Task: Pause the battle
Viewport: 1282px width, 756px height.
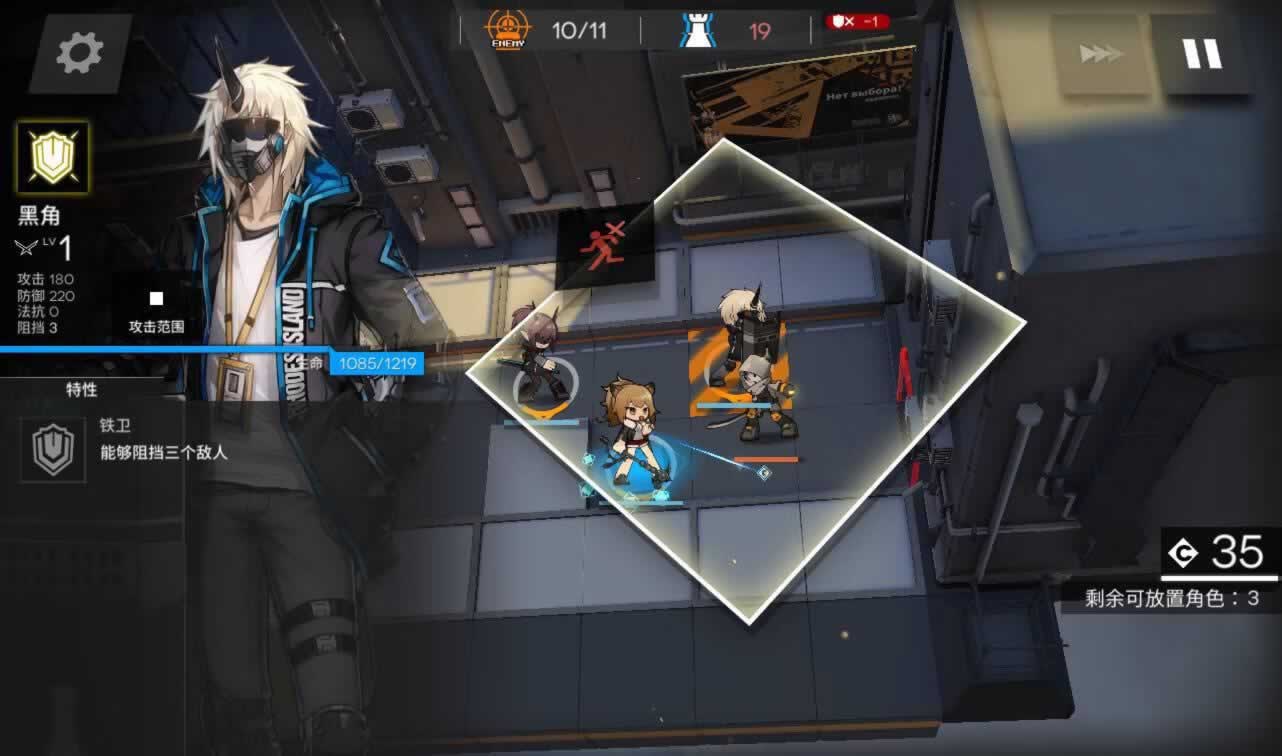Action: pos(1203,54)
